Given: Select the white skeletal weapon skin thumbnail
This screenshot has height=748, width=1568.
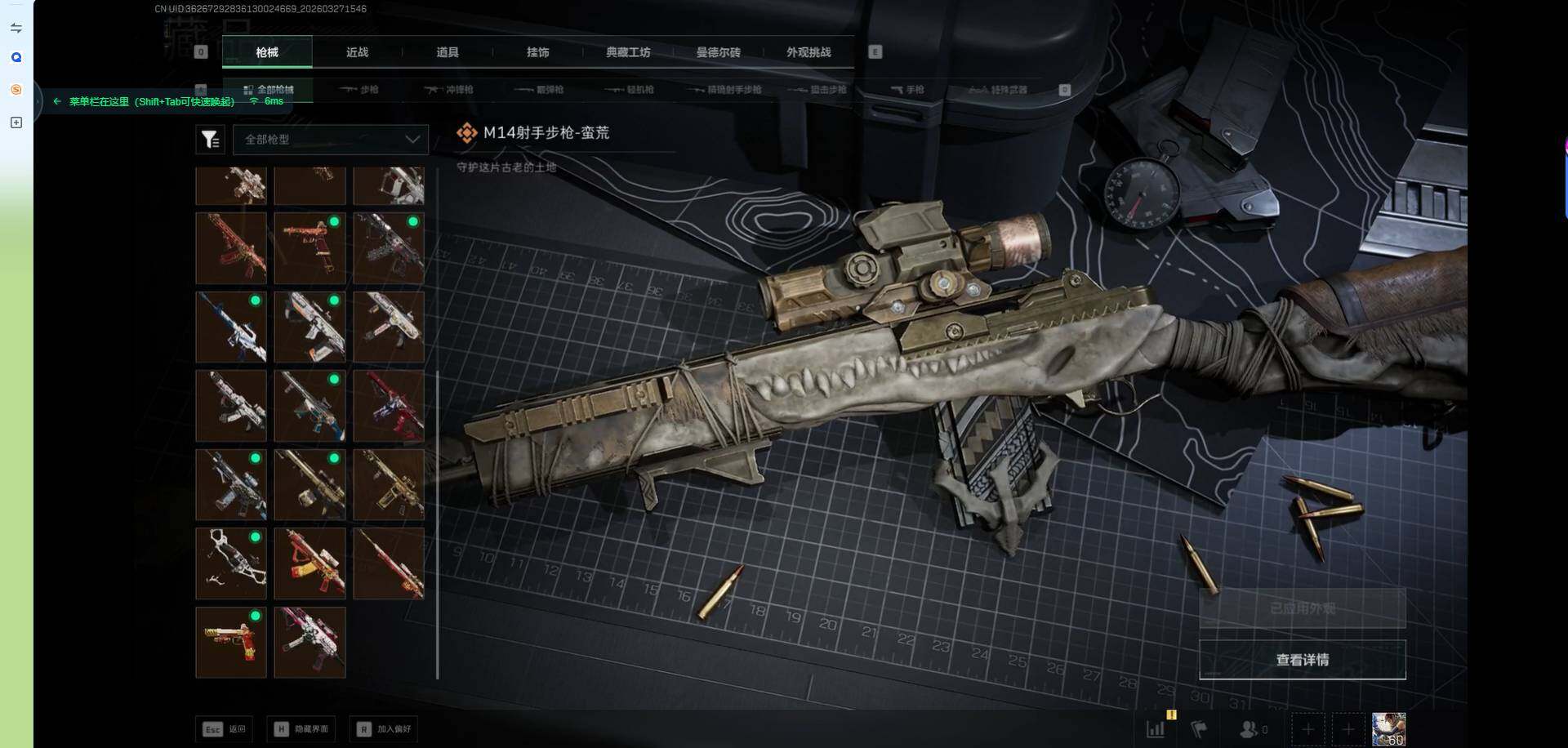Looking at the screenshot, I should tap(231, 563).
